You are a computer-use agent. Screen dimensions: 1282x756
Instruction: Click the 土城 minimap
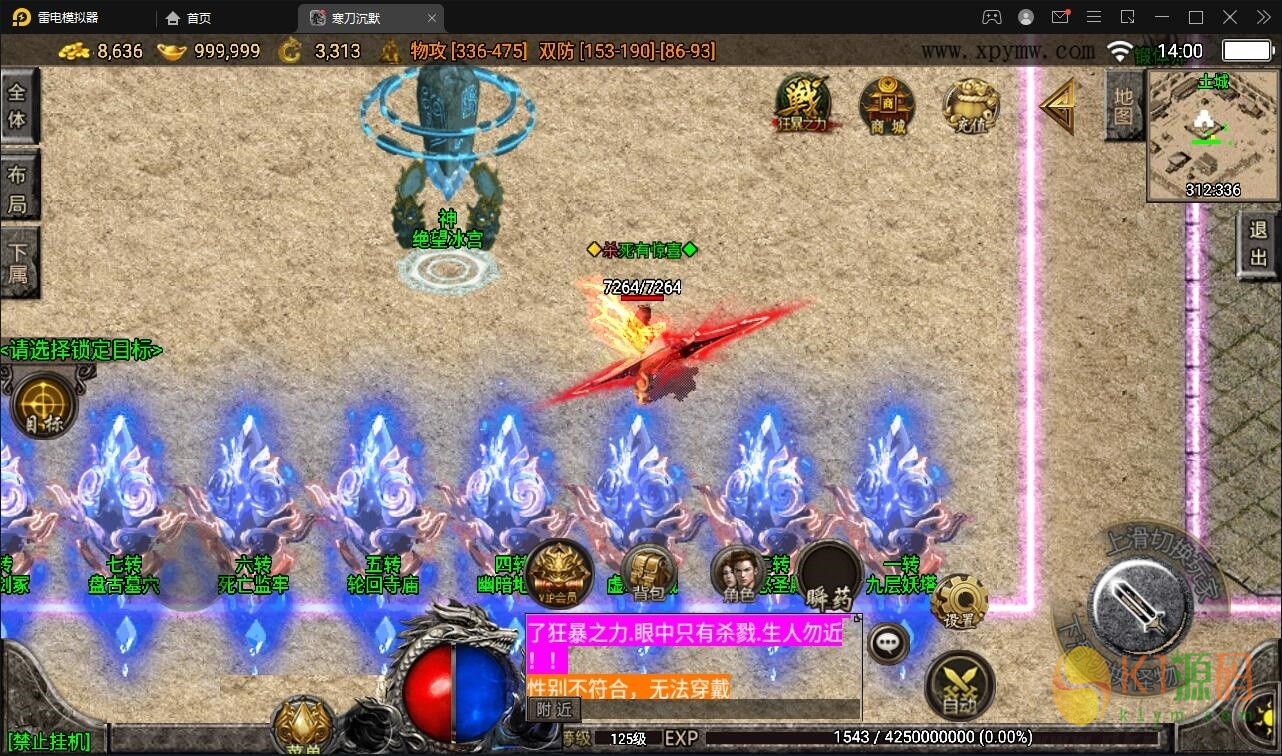[1212, 135]
